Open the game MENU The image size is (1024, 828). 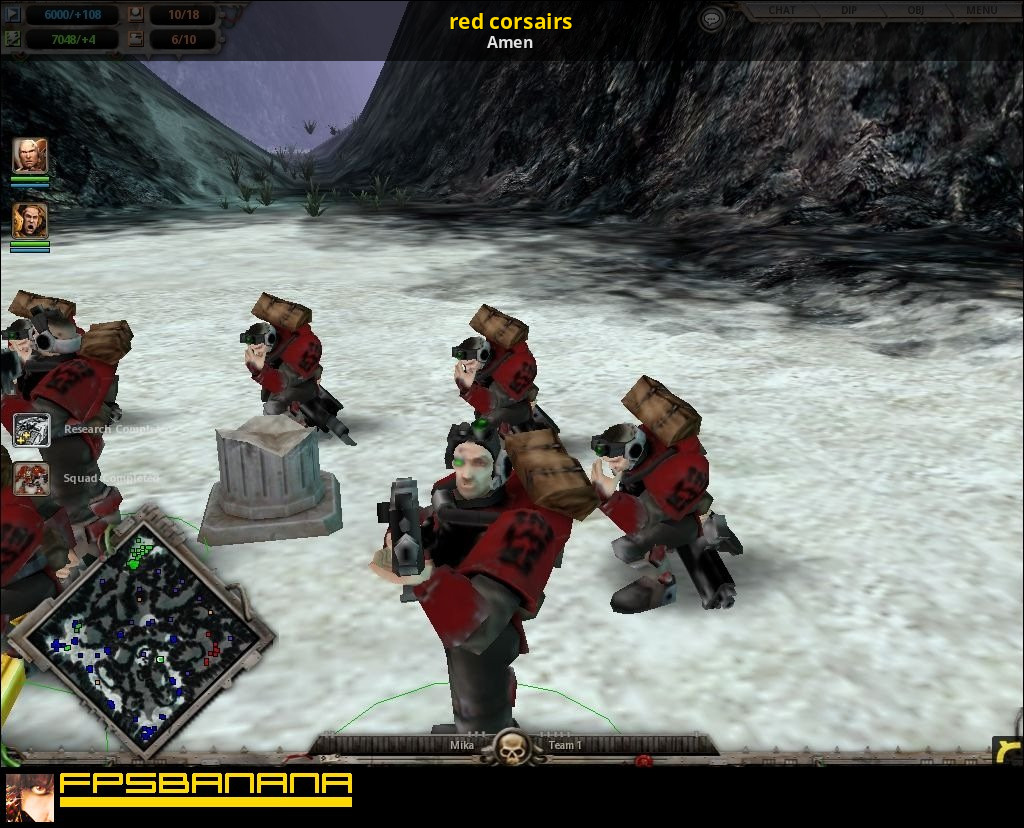click(x=981, y=11)
